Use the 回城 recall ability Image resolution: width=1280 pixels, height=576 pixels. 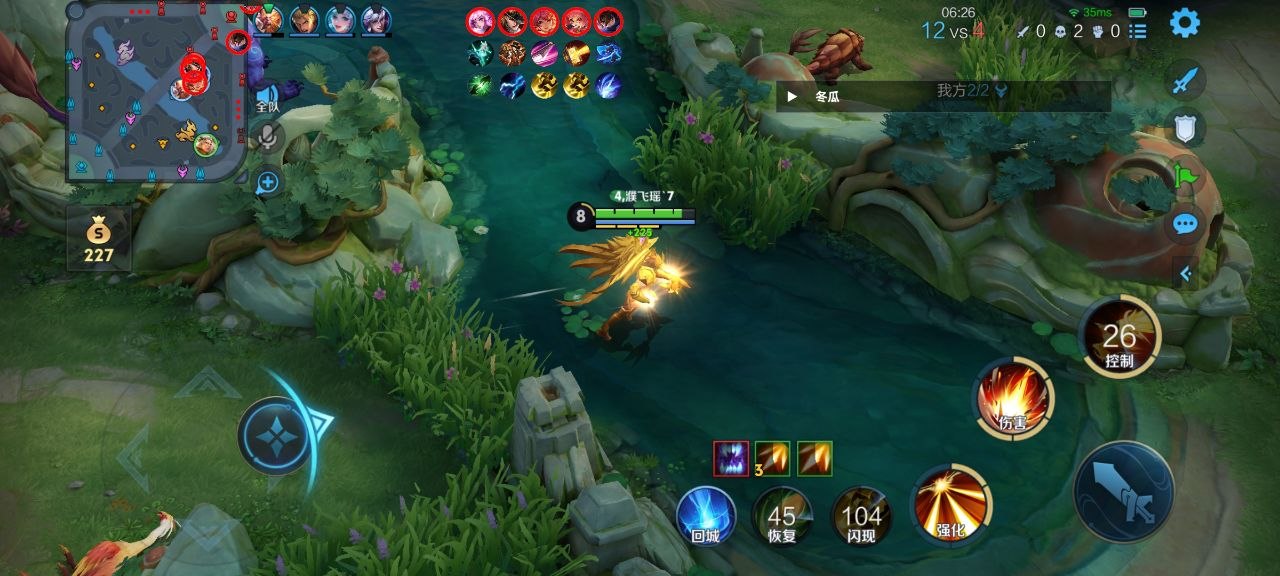705,516
